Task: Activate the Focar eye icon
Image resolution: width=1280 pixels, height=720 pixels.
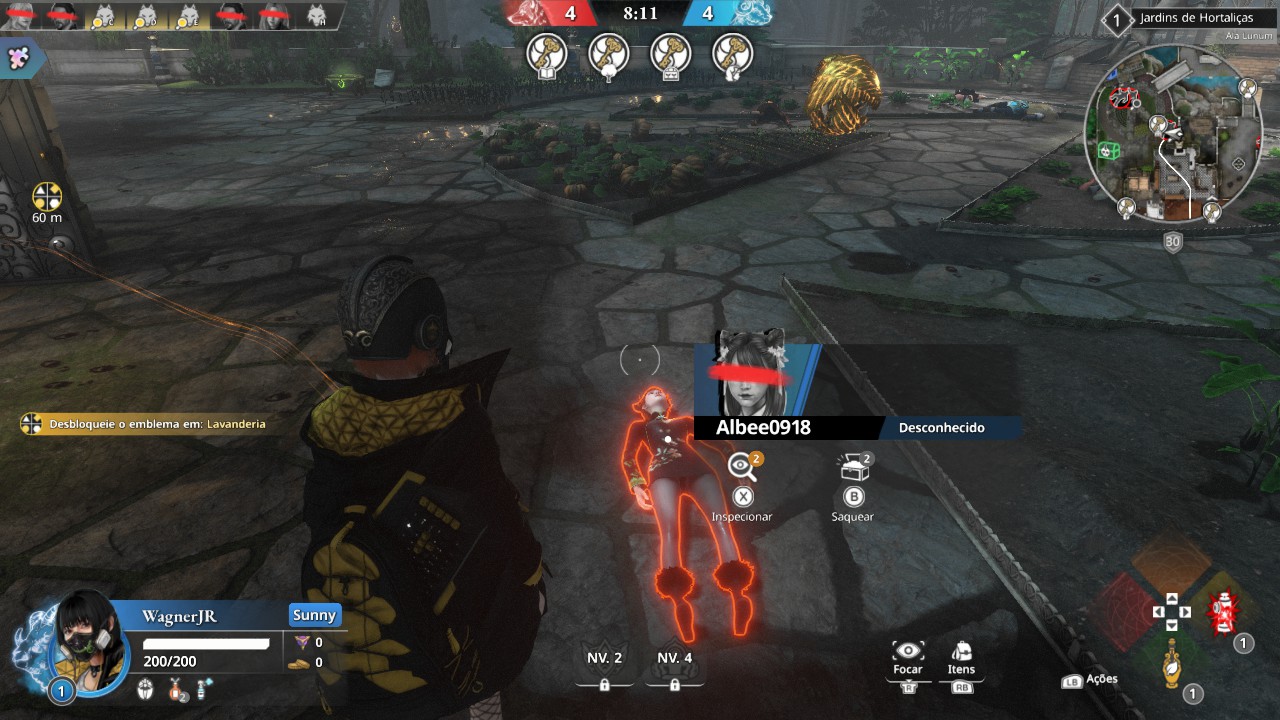Action: coord(907,652)
